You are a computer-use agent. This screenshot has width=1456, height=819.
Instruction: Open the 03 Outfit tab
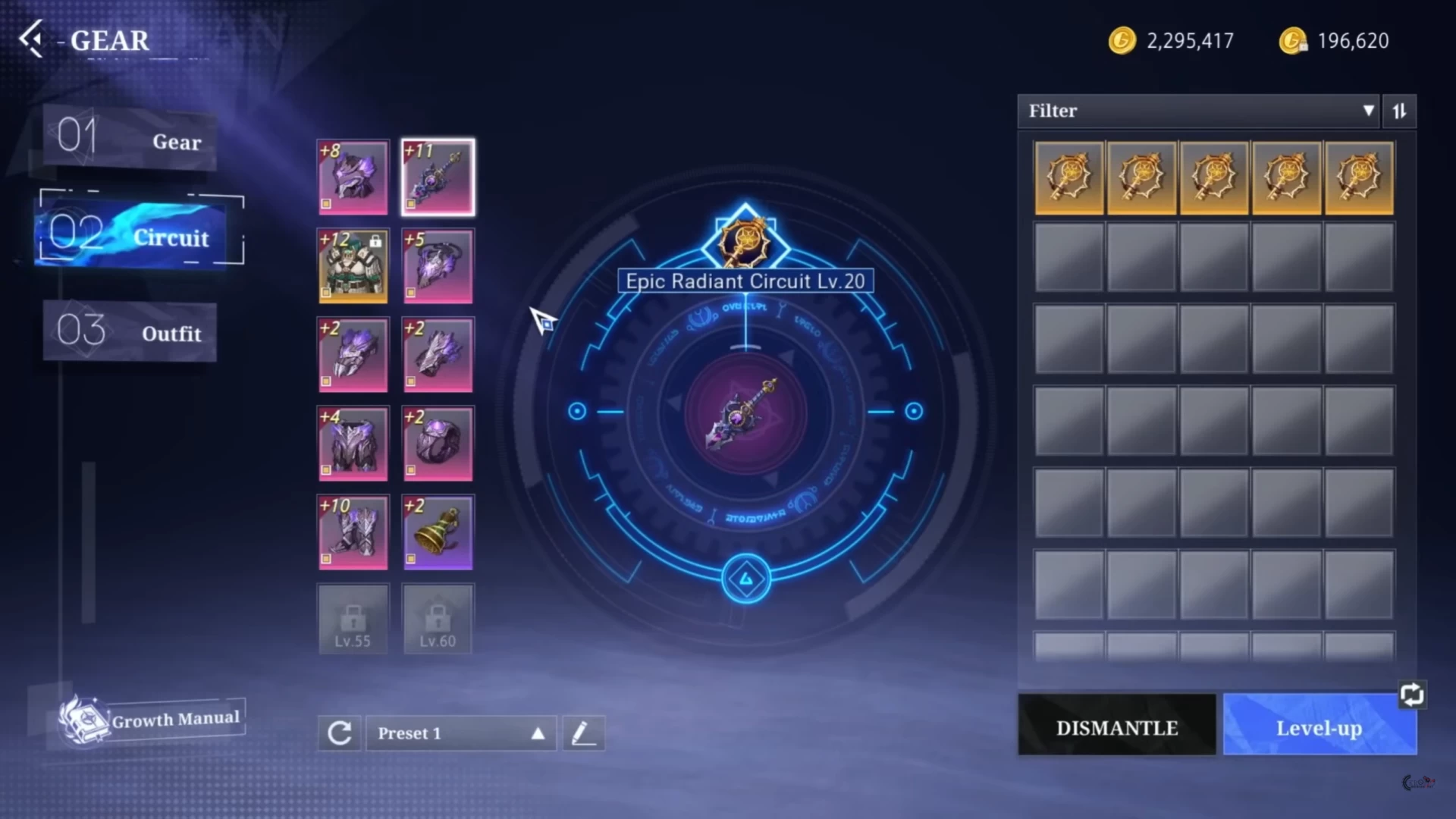[130, 332]
